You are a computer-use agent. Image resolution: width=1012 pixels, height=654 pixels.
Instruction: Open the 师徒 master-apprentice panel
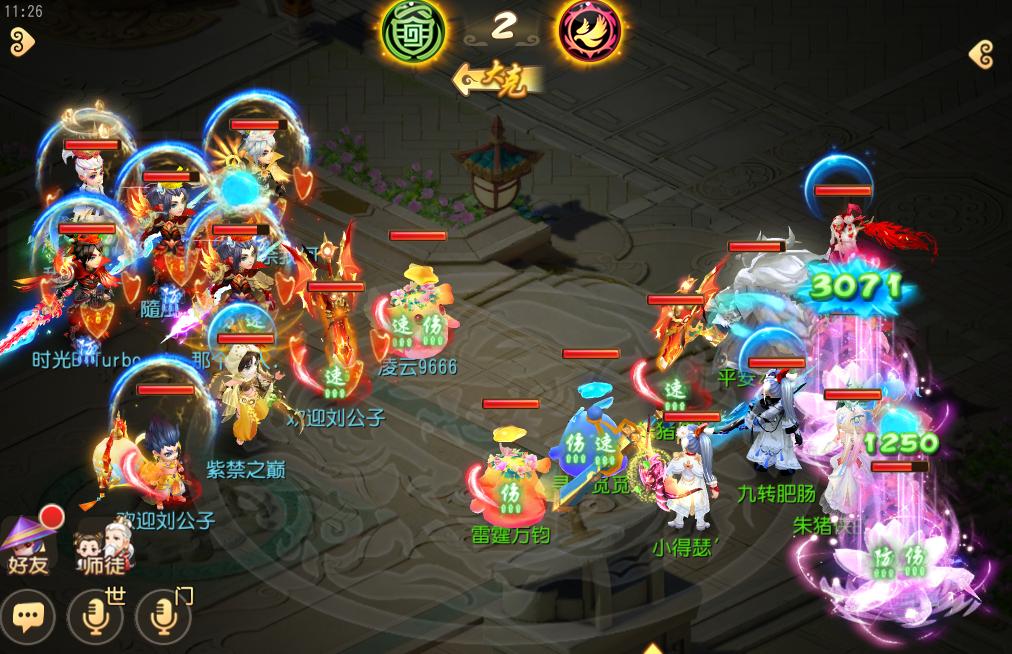[x=103, y=546]
